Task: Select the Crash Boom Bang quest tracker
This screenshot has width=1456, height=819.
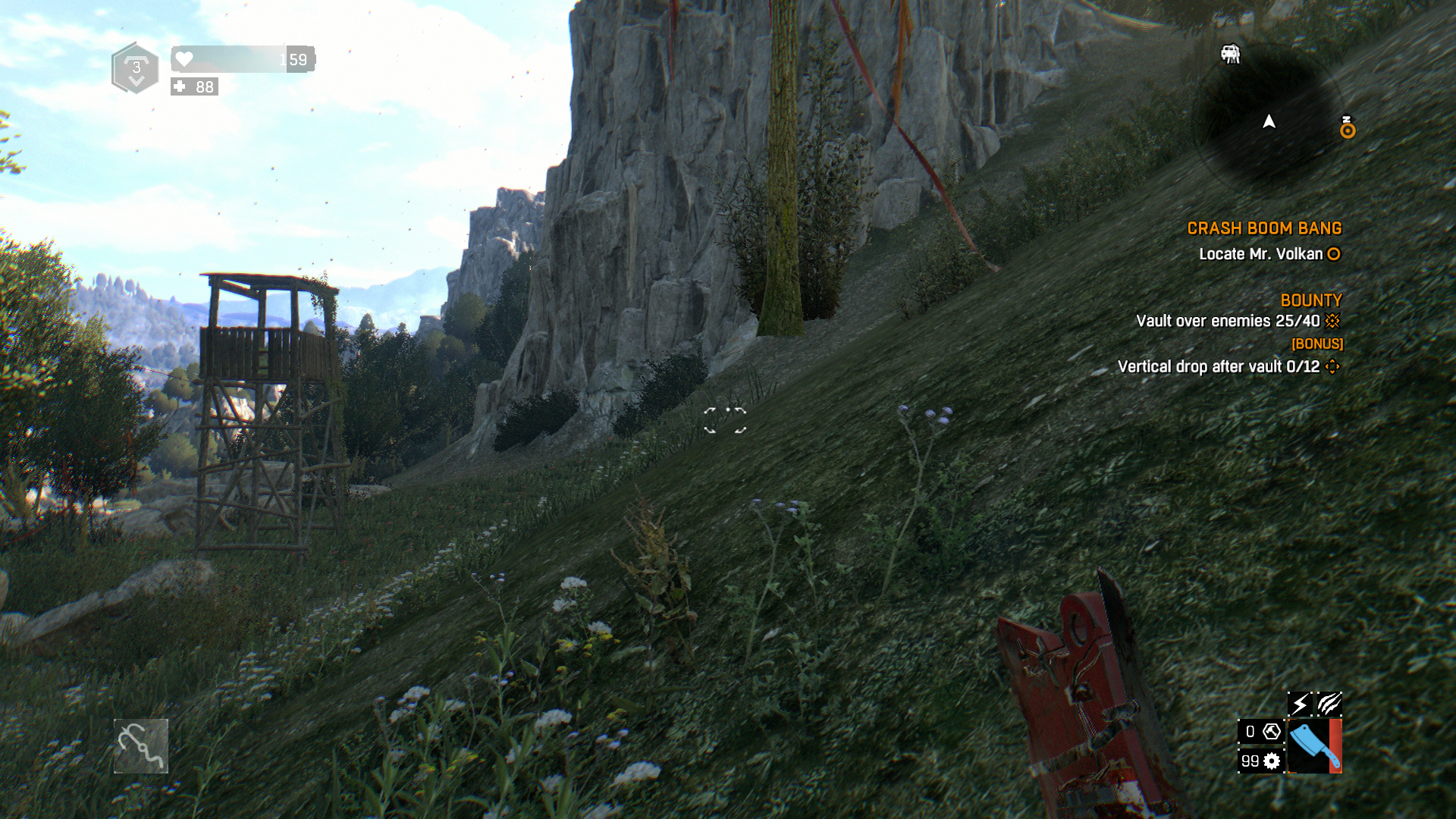Action: [x=1264, y=228]
